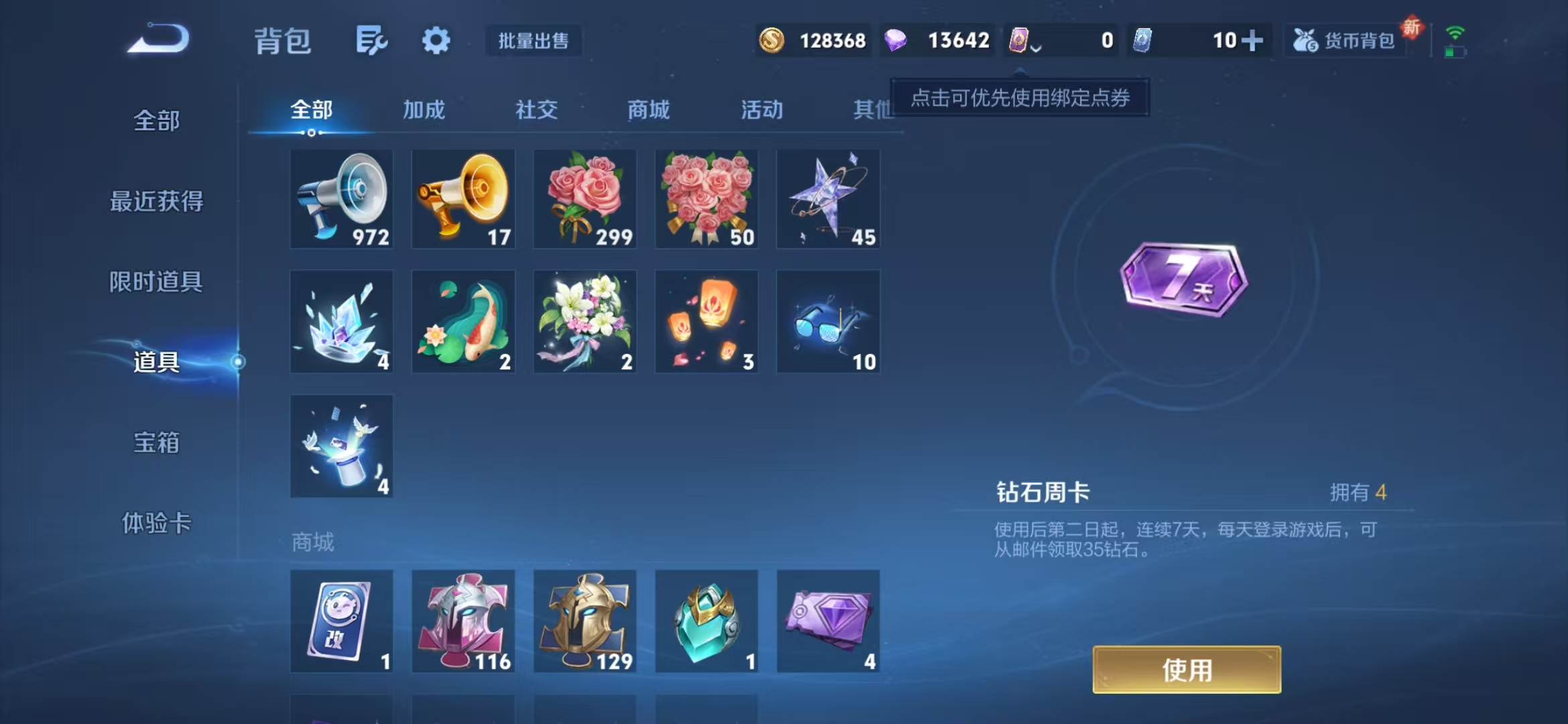Select the crystal star item with 45 count
The height and width of the screenshot is (724, 1568).
coord(828,198)
